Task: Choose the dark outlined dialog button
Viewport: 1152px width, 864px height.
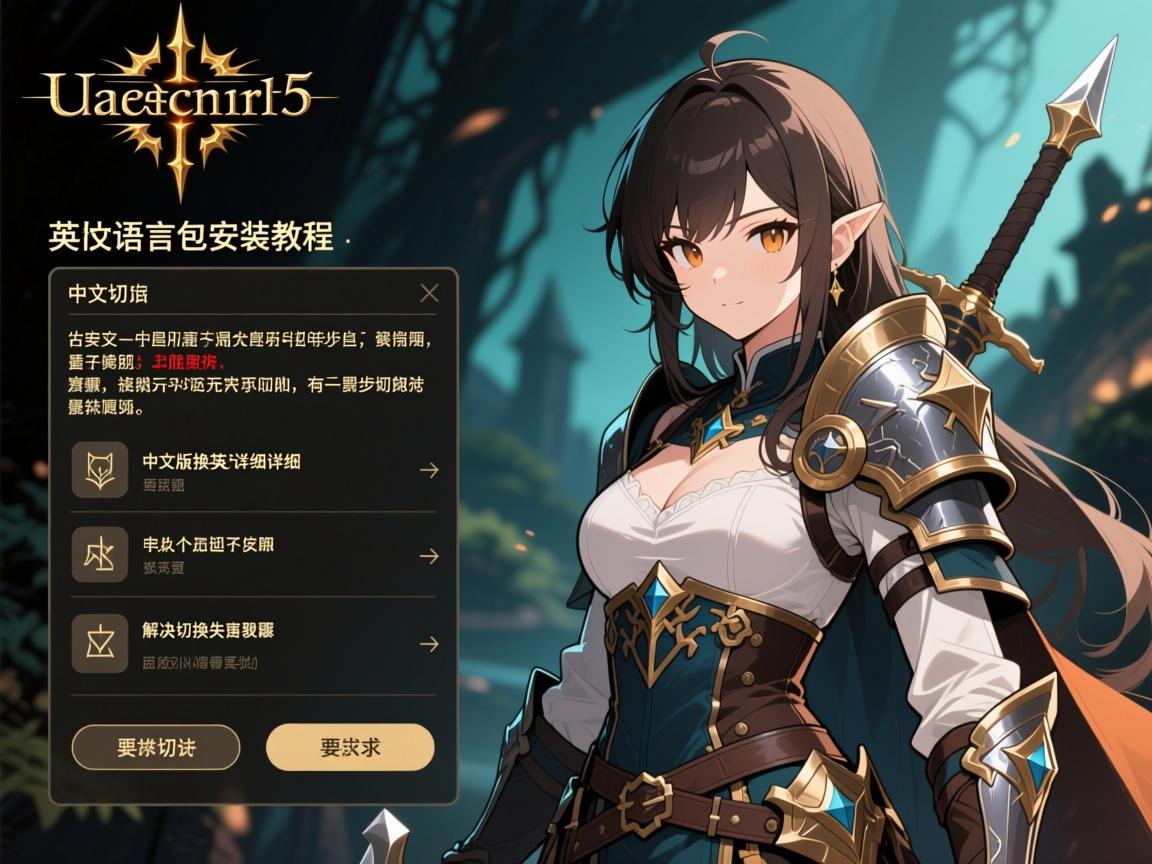Action: coord(156,747)
